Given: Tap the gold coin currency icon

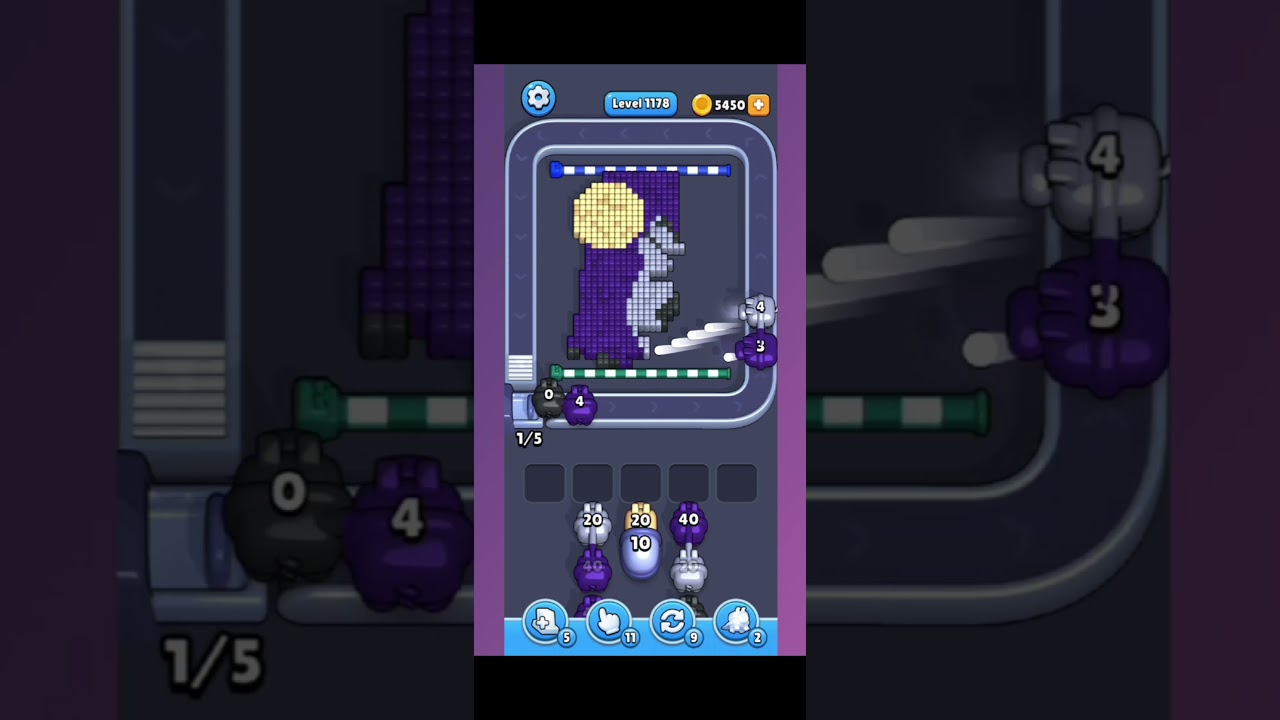Looking at the screenshot, I should [702, 104].
